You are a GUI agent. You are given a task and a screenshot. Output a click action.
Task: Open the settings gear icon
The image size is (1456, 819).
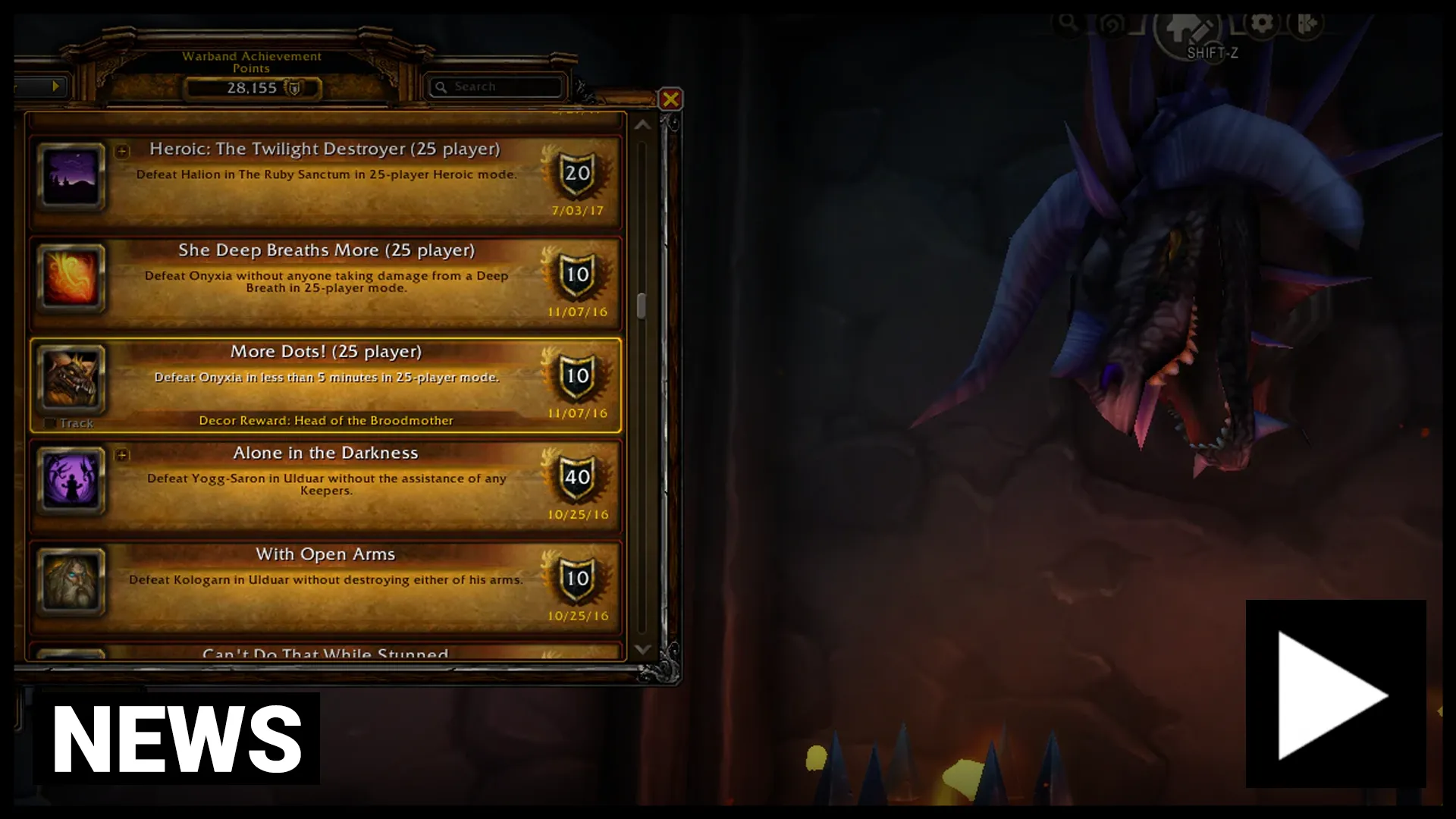(1261, 24)
